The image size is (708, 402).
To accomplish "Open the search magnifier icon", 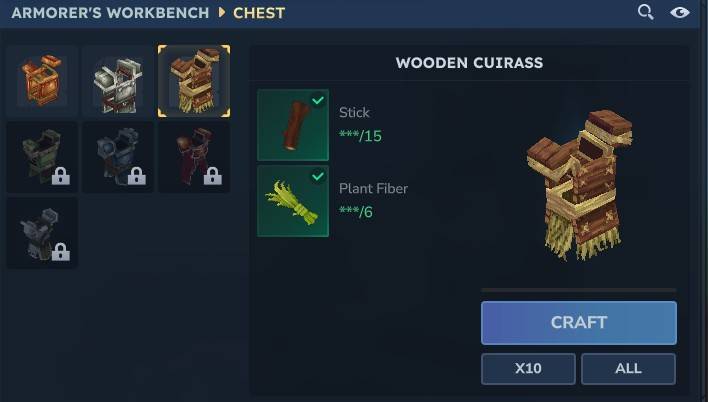I will point(646,12).
